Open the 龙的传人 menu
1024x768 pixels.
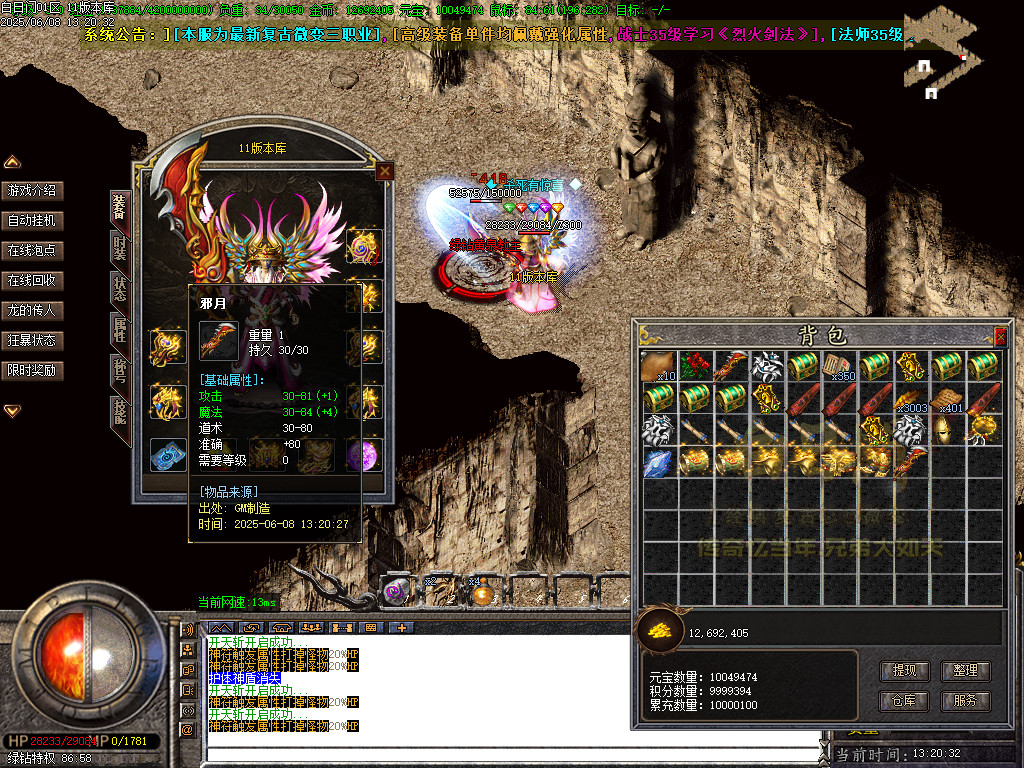pos(32,310)
